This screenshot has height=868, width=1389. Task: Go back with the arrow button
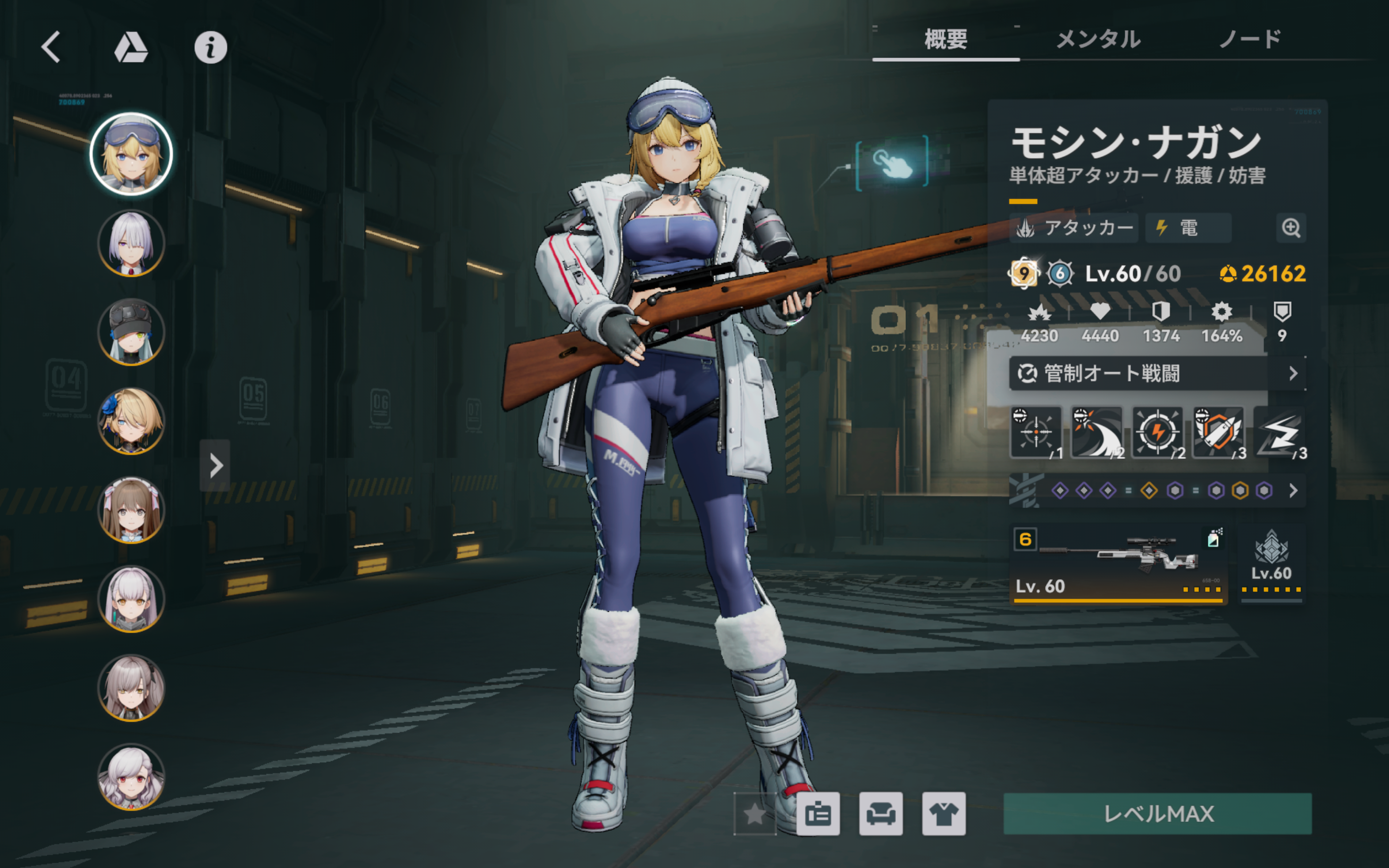point(51,47)
